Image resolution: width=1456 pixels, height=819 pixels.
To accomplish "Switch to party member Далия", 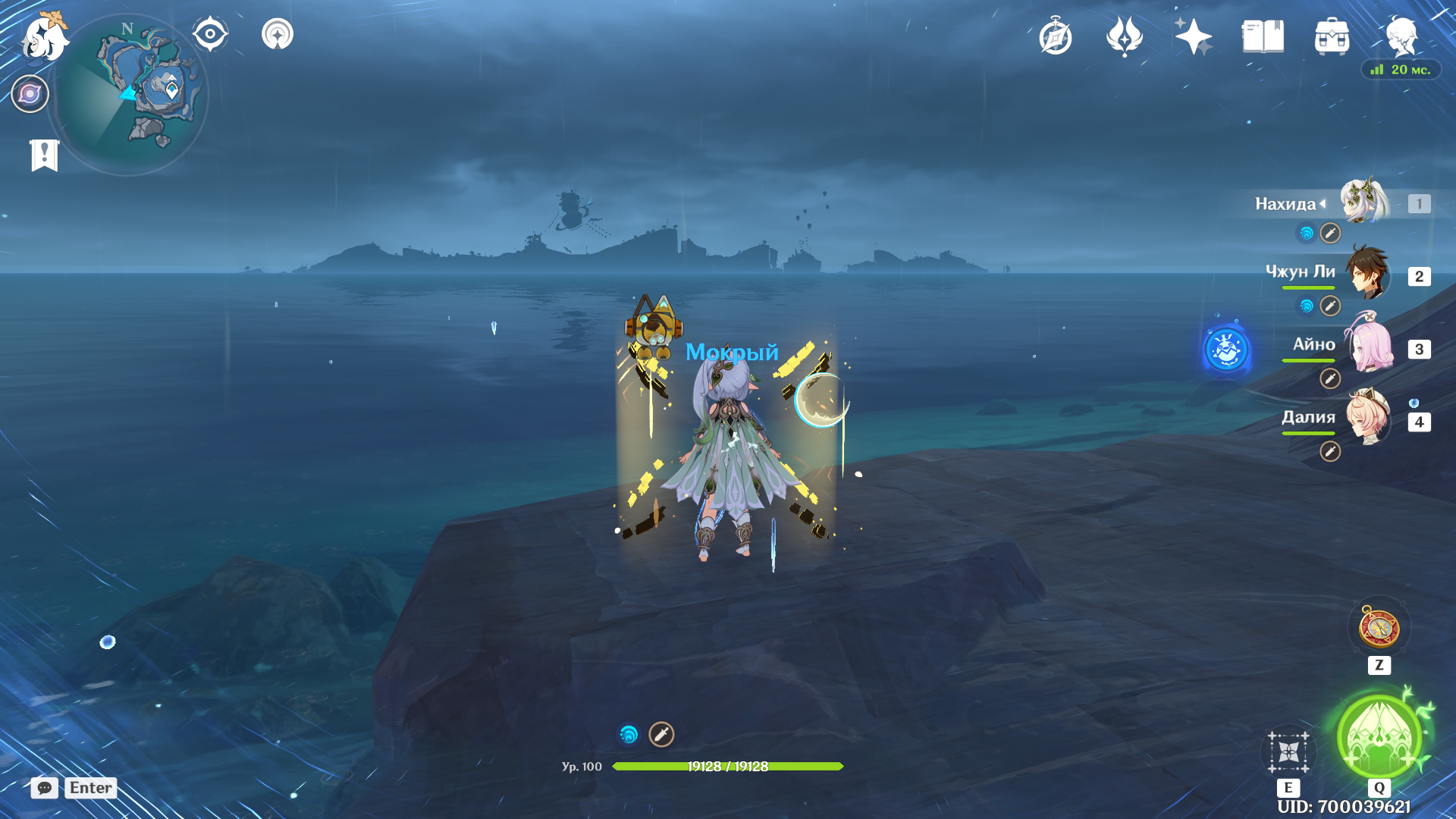I will point(1367,418).
